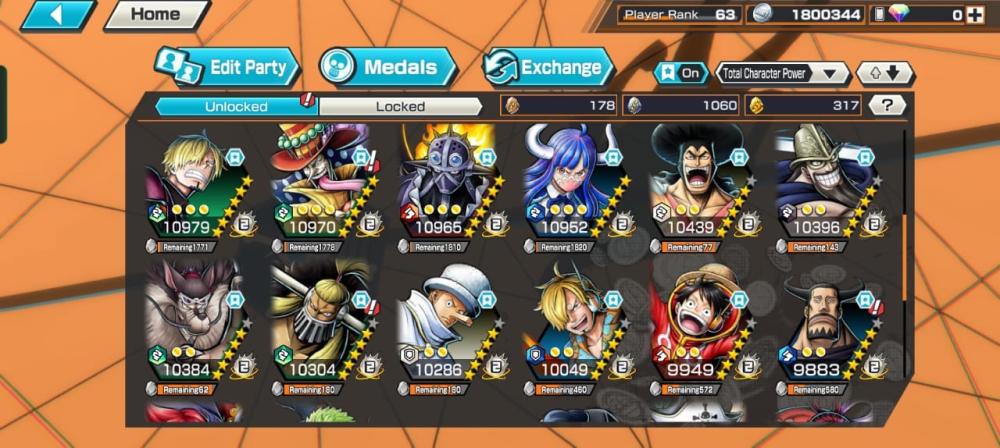Screen dimensions: 1000x448
Task: Open the Total Character Power sort dropdown
Action: 782,73
